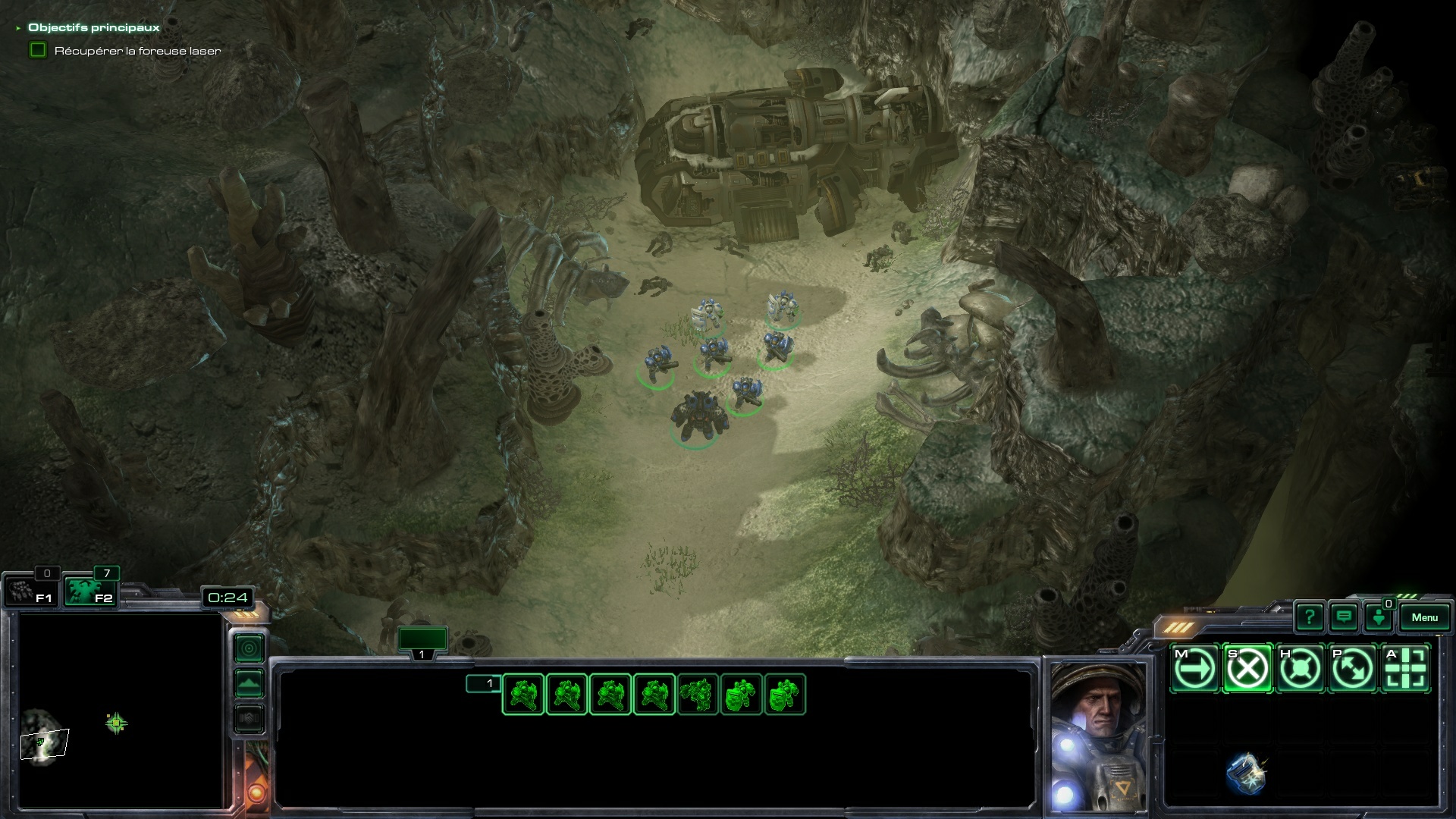Select idle workers with F1 button
1456x819 pixels.
click(30, 591)
